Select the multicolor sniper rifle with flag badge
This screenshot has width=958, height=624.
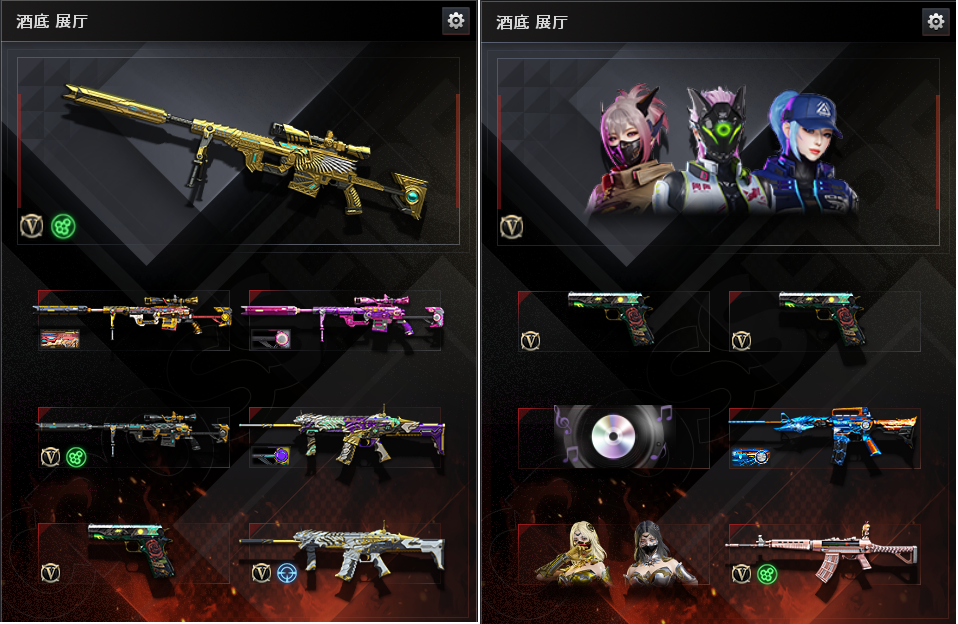[134, 319]
